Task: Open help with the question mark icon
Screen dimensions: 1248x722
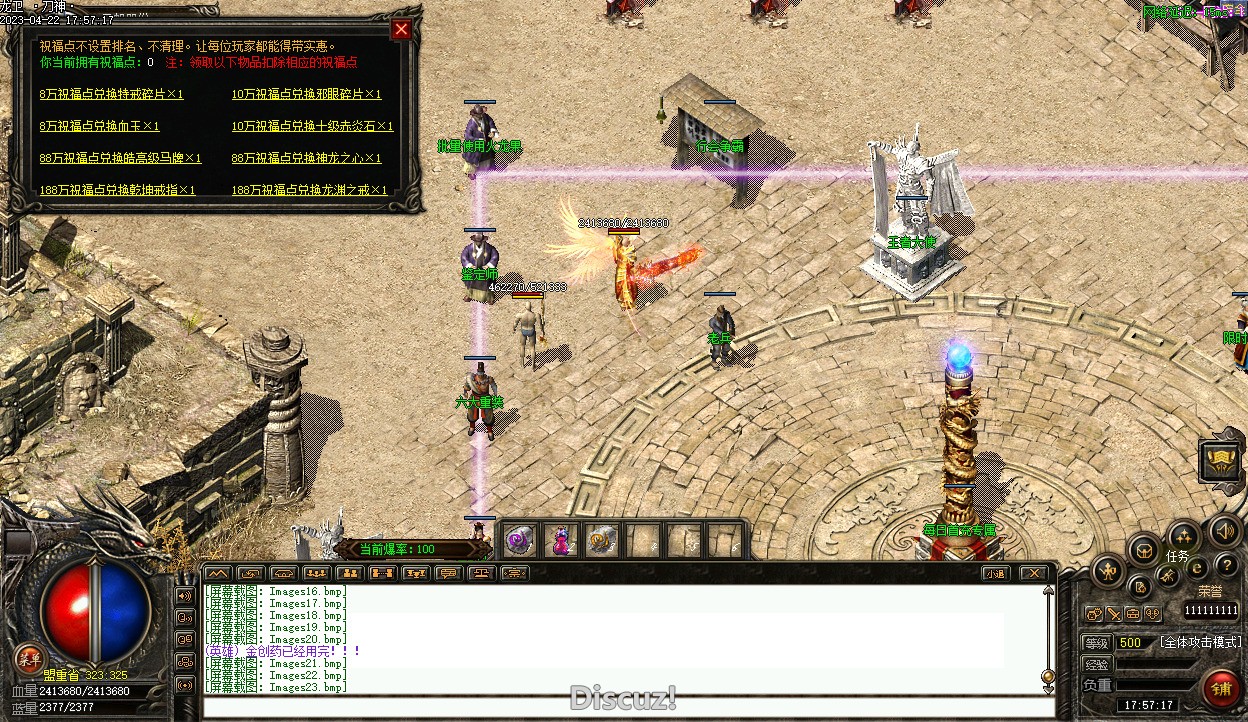Action: [1225, 567]
